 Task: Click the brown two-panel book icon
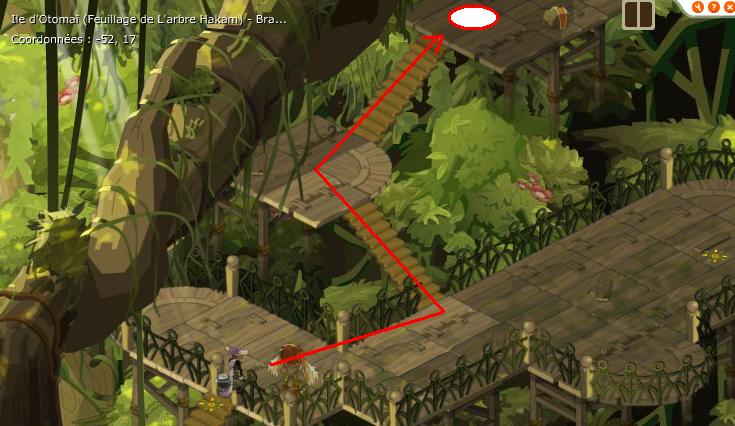tap(637, 14)
